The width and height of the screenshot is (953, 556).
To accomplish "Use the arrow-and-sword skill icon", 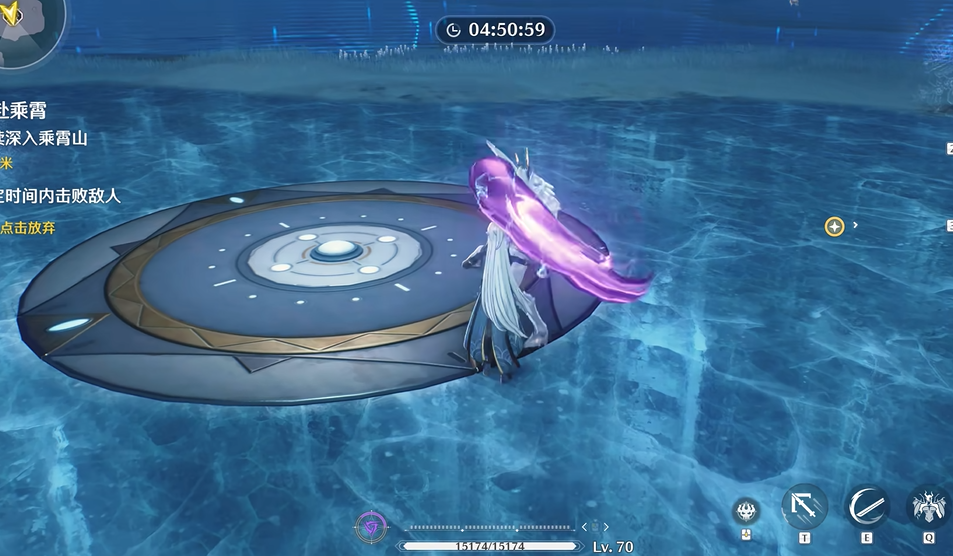I will pos(804,507).
